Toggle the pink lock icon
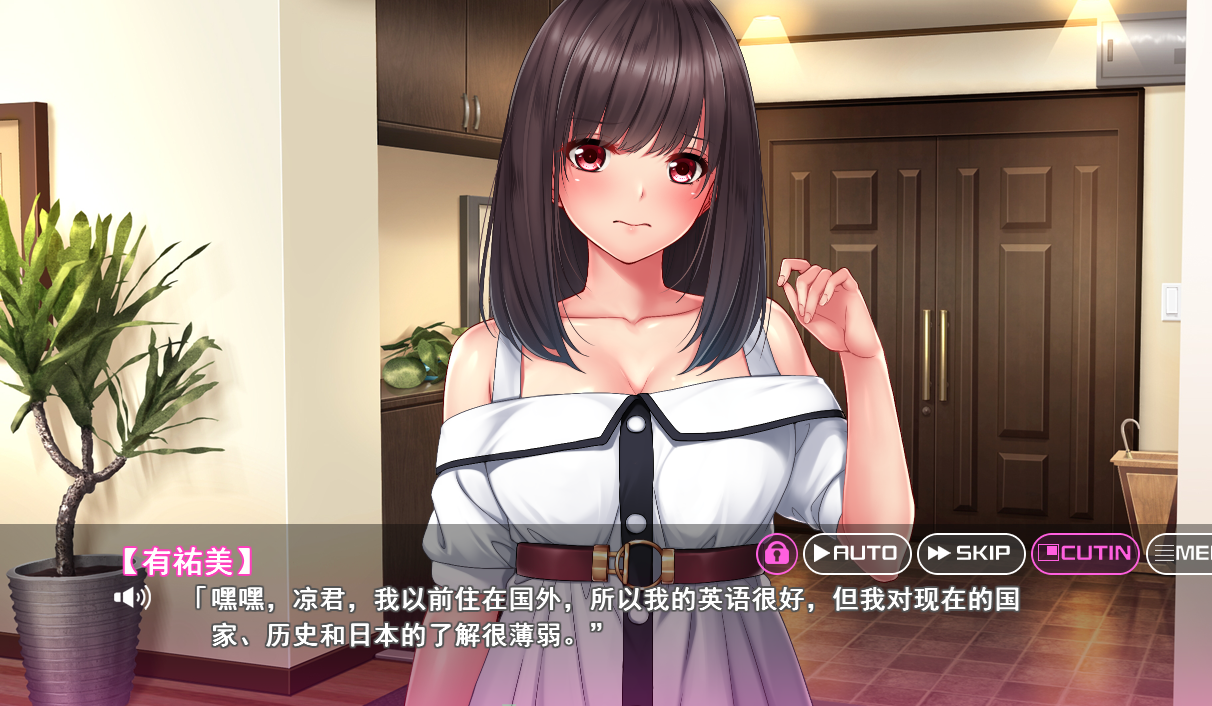This screenshot has width=1212, height=706. [x=777, y=553]
